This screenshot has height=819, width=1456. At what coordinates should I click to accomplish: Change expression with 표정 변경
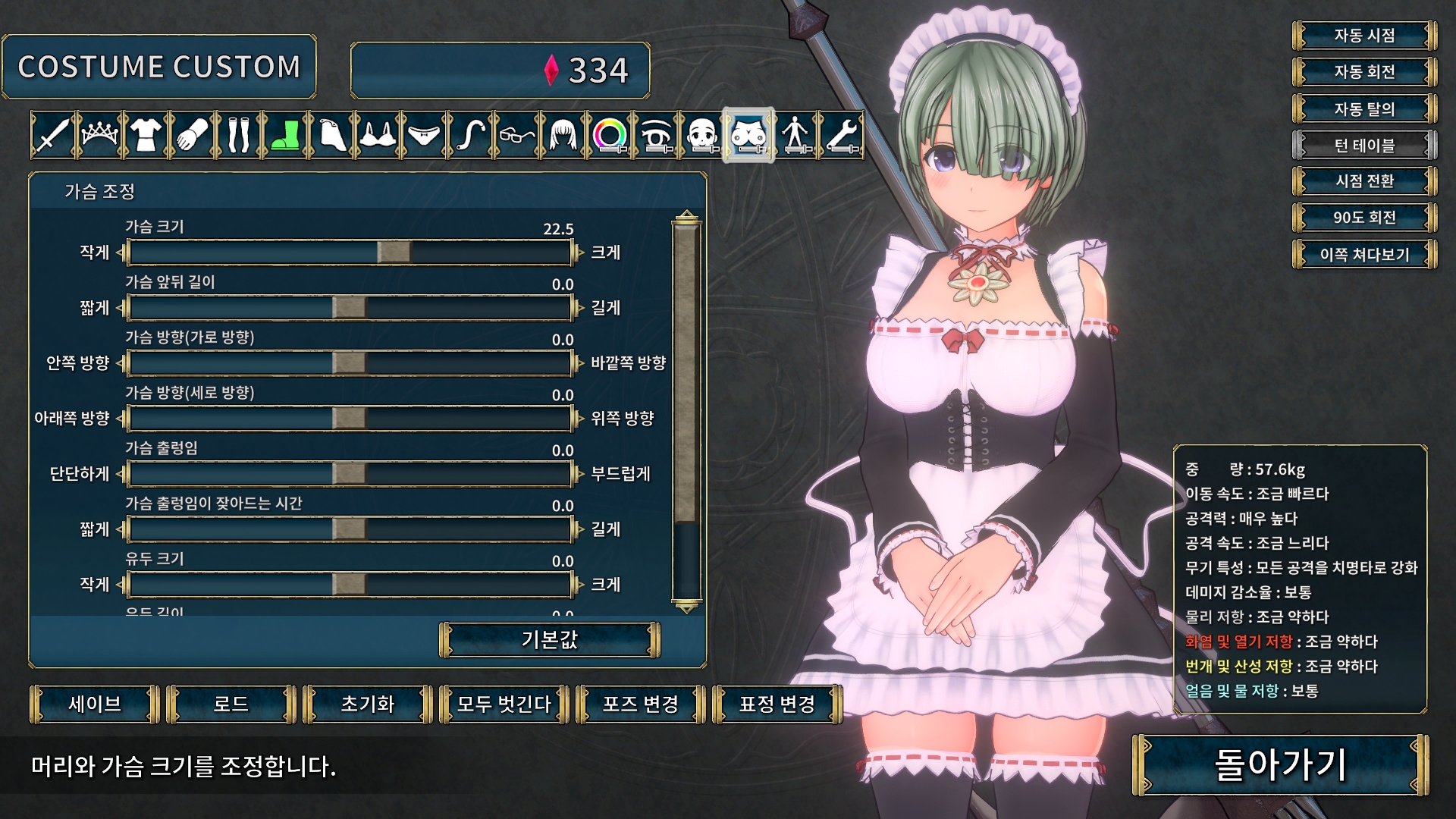coord(777,704)
